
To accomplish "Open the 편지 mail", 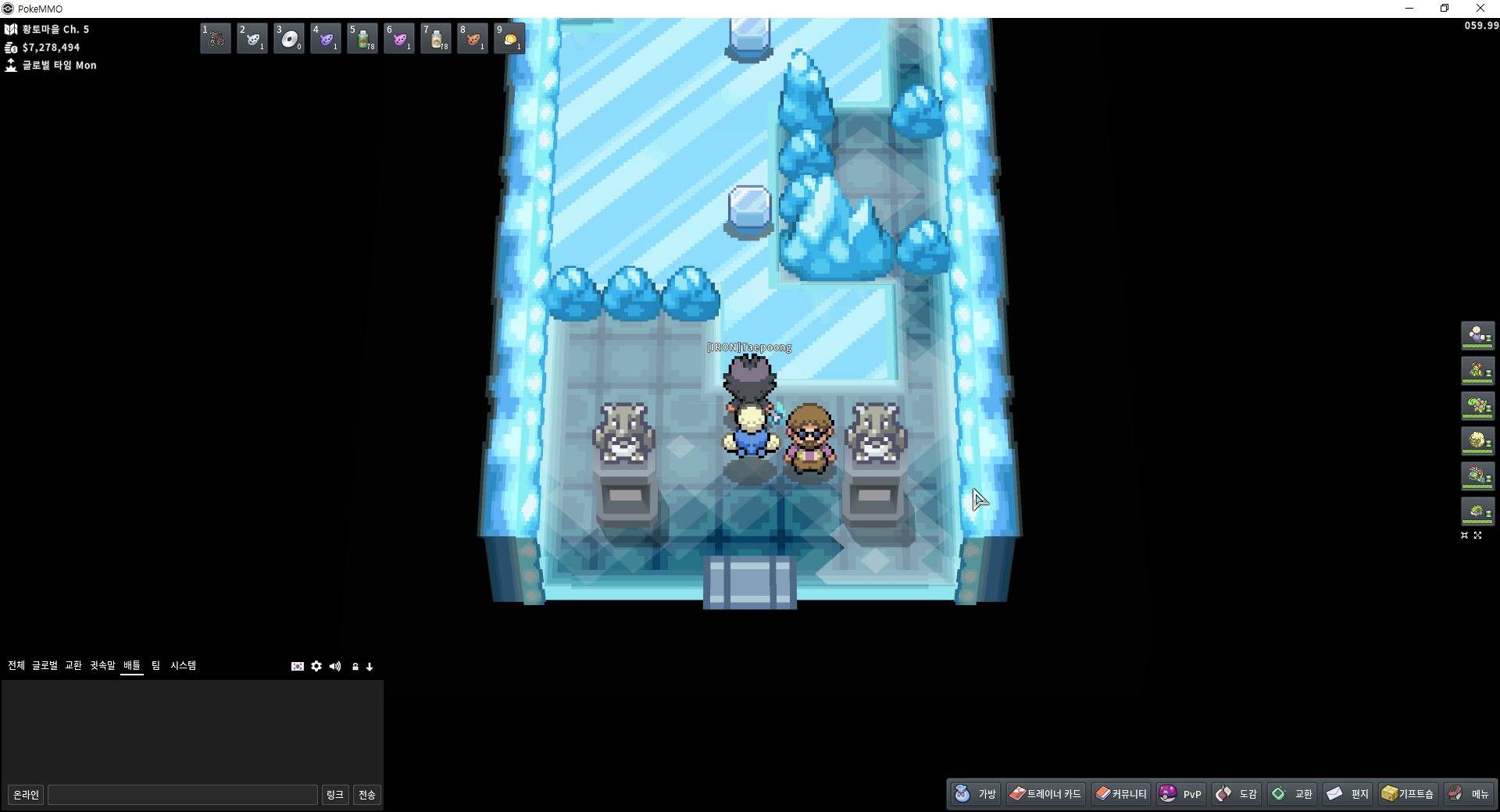I will point(1348,794).
